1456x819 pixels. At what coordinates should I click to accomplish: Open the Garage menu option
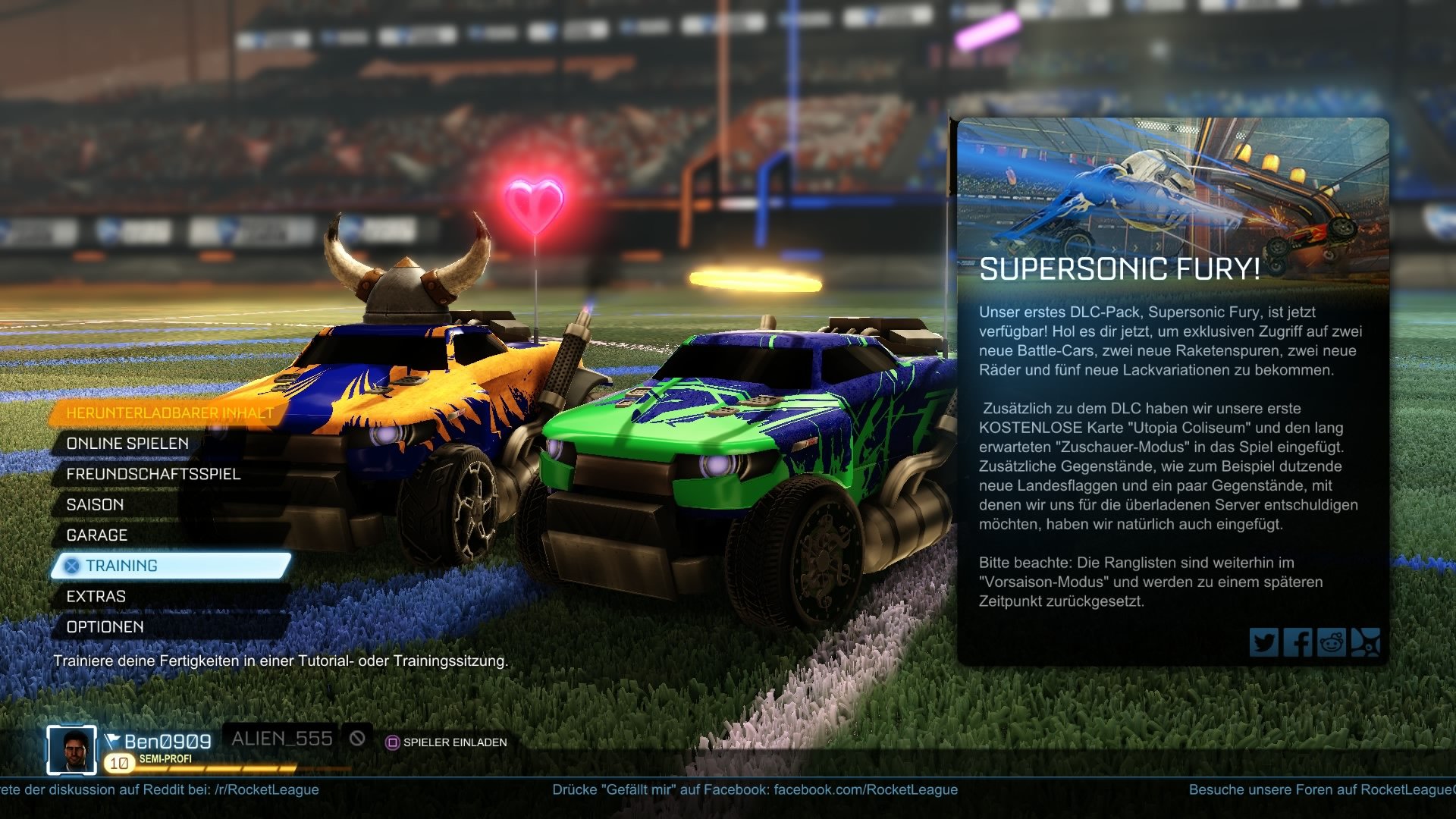97,535
